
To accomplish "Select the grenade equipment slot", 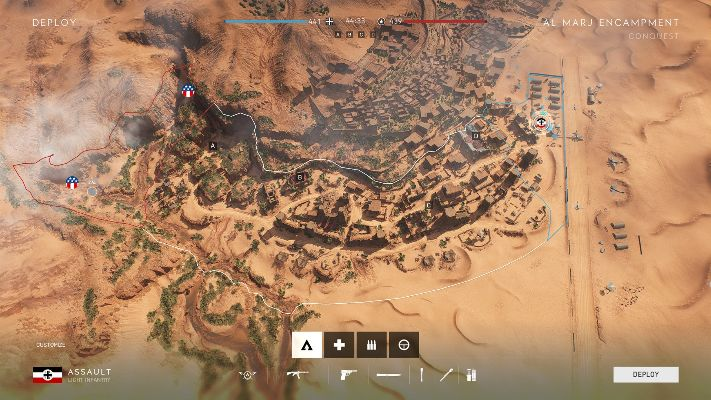I will click(447, 376).
